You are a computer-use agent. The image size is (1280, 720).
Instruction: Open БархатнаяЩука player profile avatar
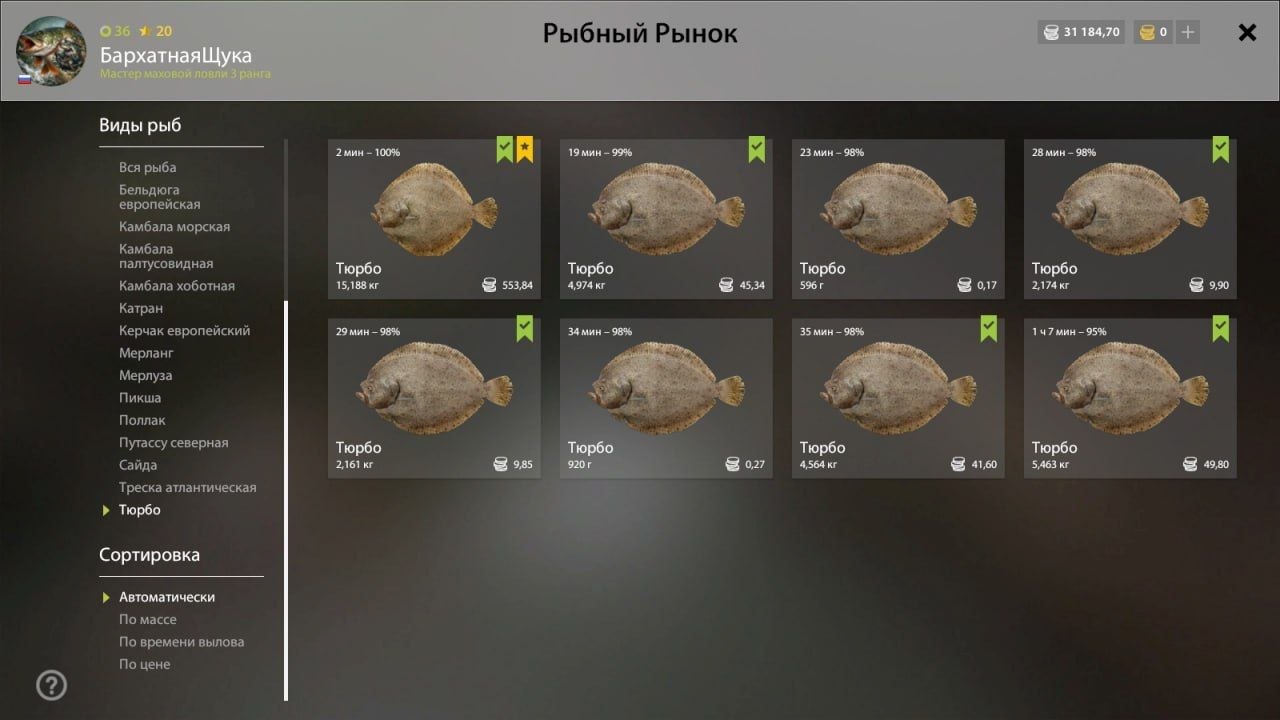[50, 51]
